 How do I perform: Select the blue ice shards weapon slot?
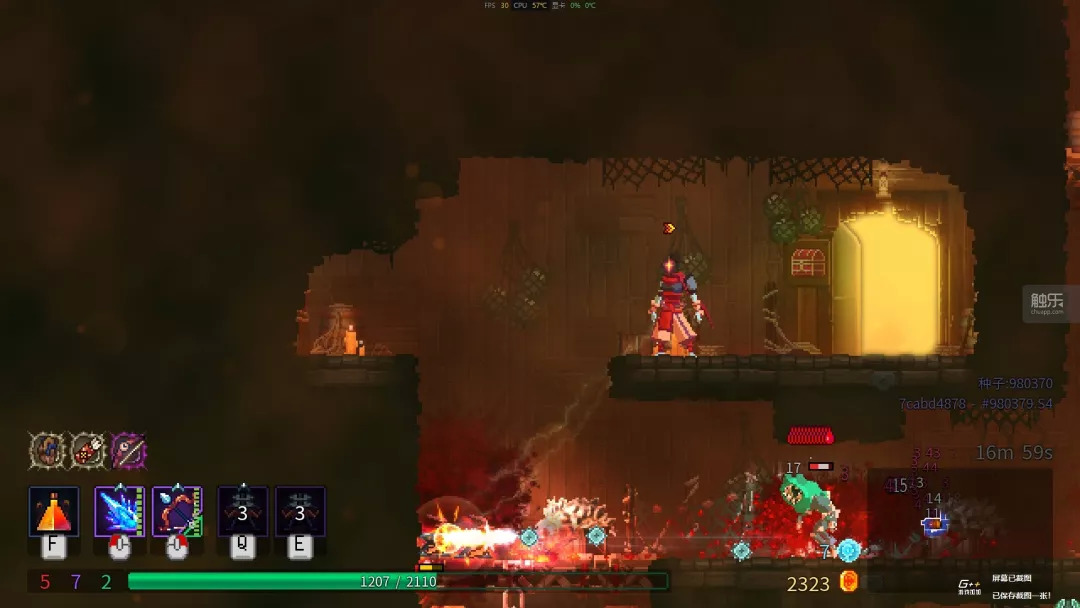click(119, 512)
